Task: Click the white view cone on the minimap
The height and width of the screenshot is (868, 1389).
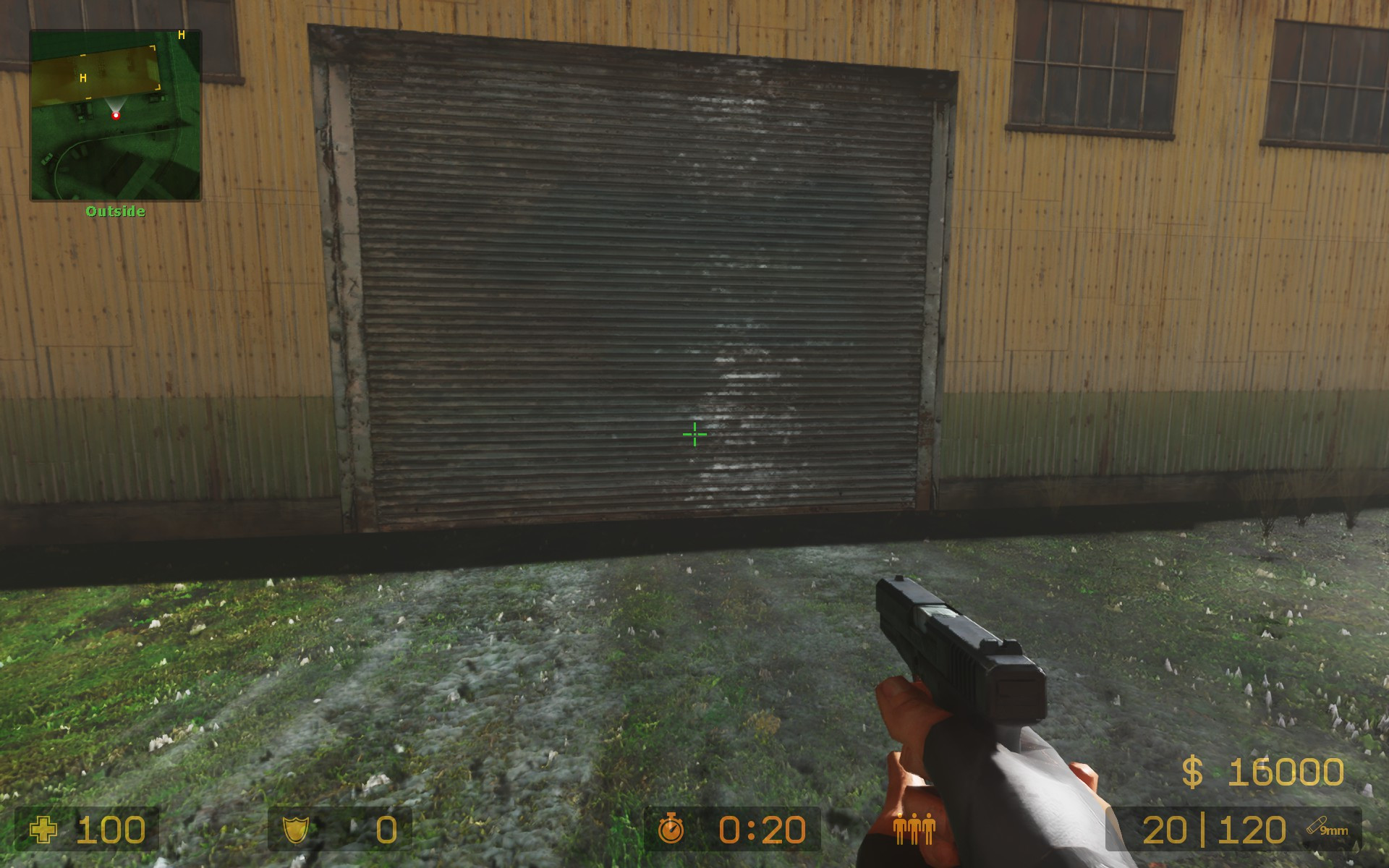Action: point(116,105)
